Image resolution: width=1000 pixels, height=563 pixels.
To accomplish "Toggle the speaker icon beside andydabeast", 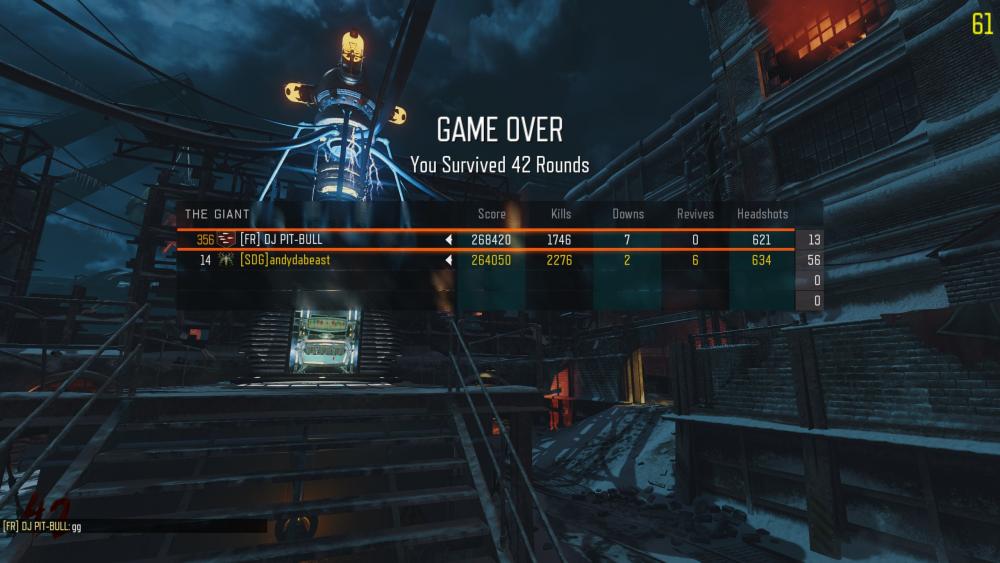I will tap(449, 260).
